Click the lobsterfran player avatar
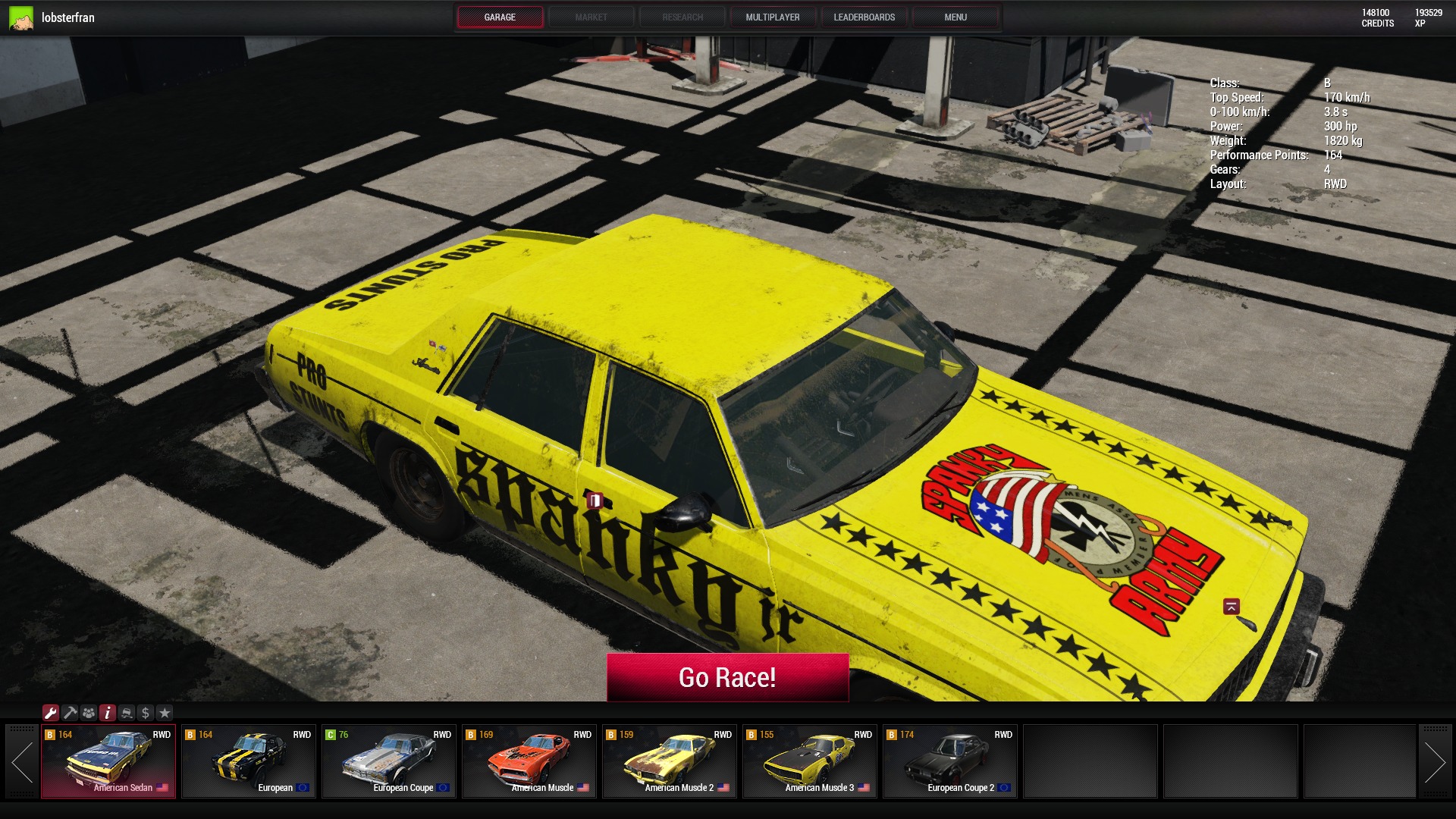This screenshot has height=819, width=1456. click(x=21, y=17)
